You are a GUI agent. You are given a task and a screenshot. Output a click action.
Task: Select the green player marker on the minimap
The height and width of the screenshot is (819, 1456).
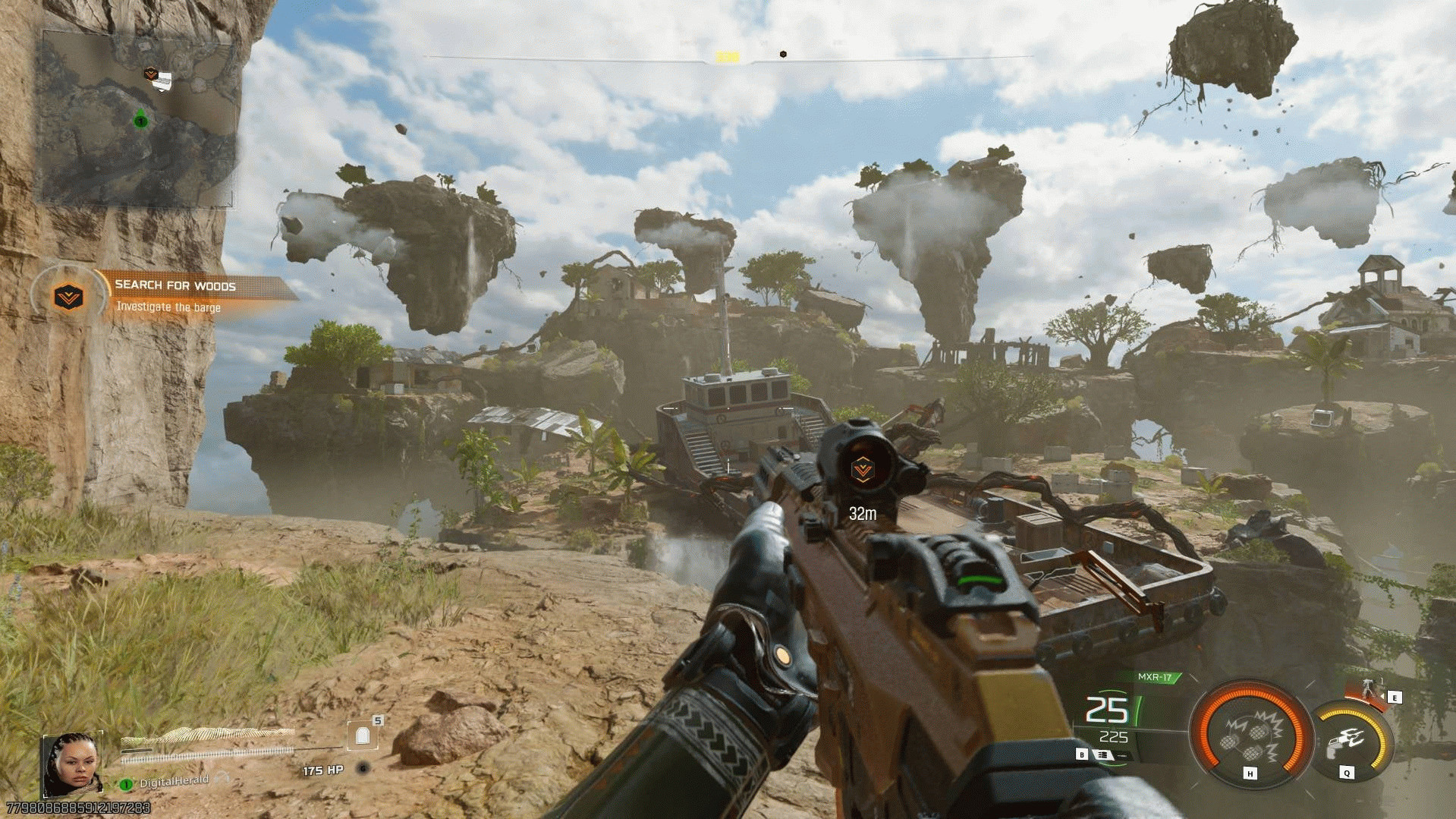click(x=140, y=120)
